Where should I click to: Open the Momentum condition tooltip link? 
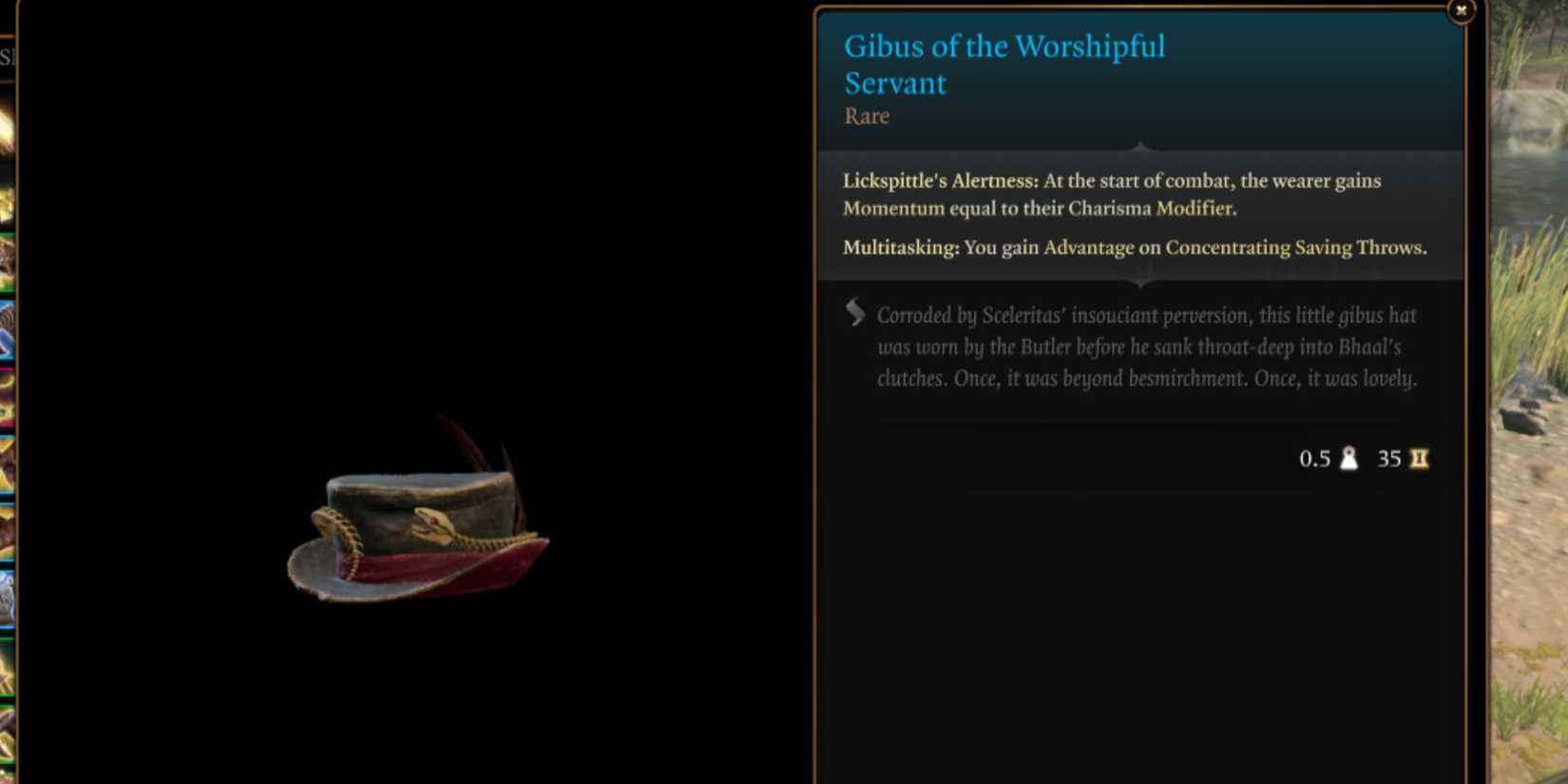click(x=893, y=208)
